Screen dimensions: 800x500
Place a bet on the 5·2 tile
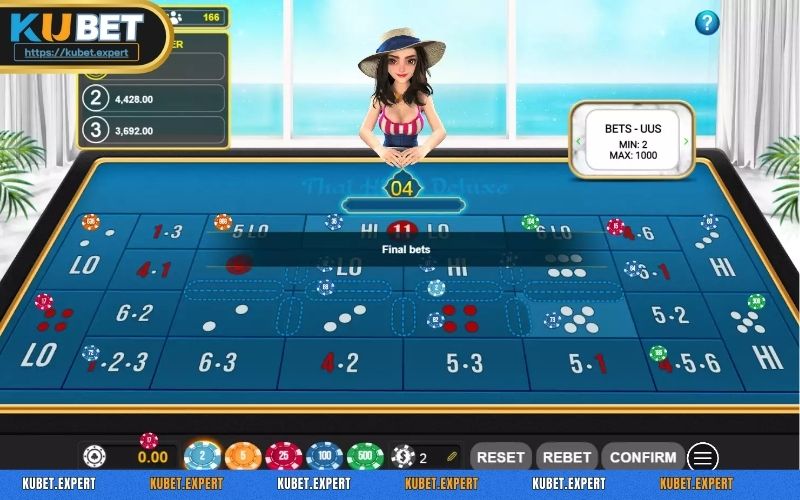click(671, 315)
